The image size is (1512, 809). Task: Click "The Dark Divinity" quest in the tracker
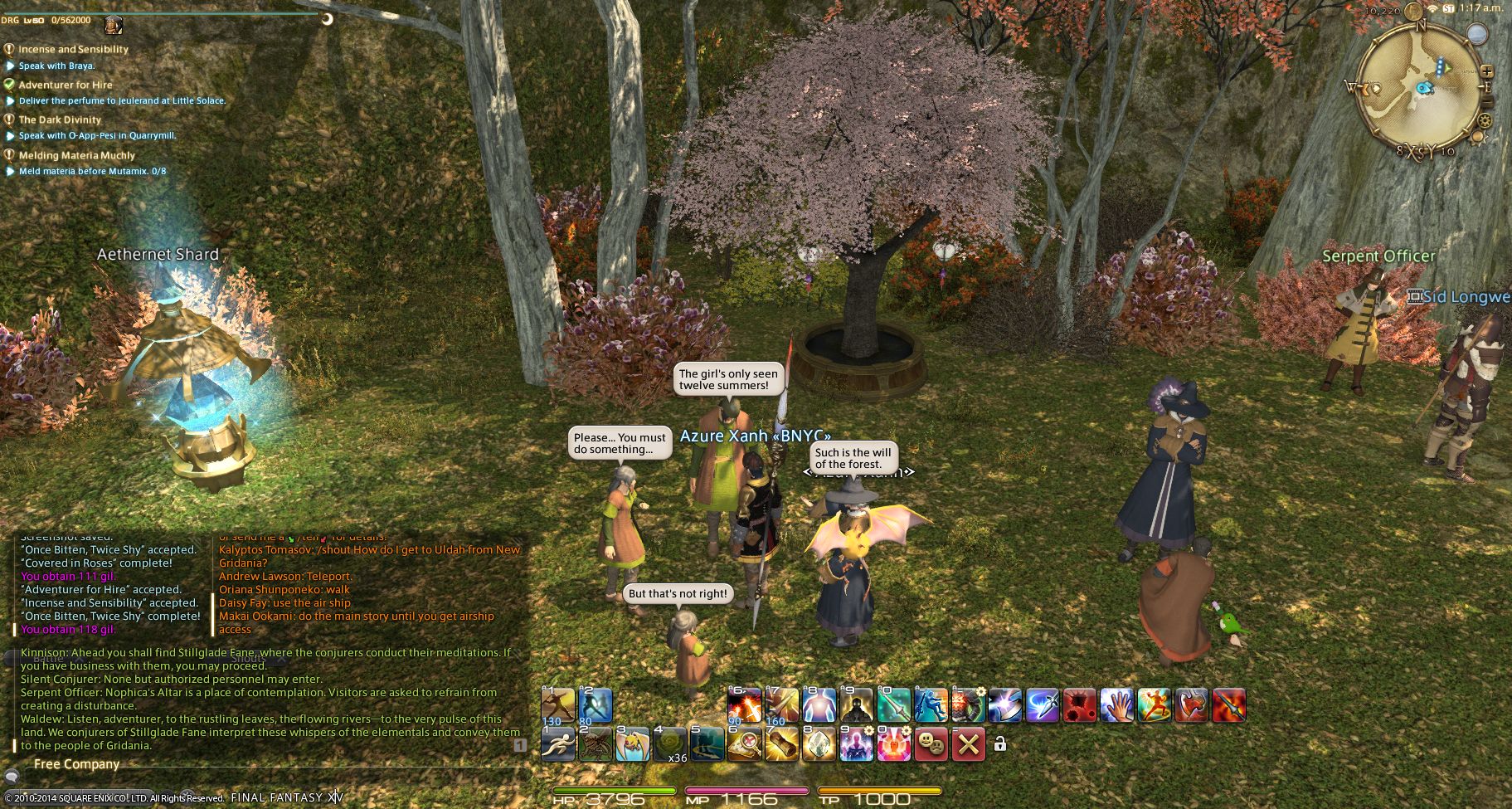pos(60,119)
